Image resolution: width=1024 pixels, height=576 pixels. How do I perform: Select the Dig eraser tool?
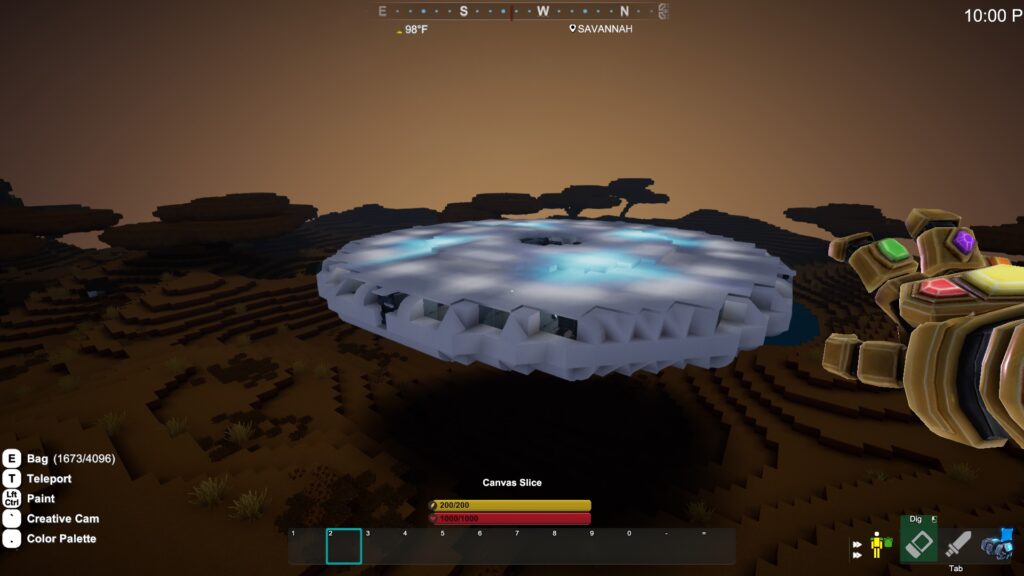918,543
